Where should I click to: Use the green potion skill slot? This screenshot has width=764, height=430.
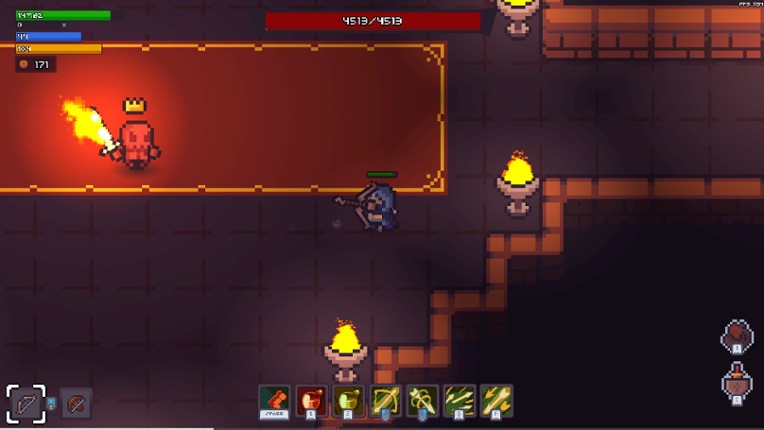point(348,400)
